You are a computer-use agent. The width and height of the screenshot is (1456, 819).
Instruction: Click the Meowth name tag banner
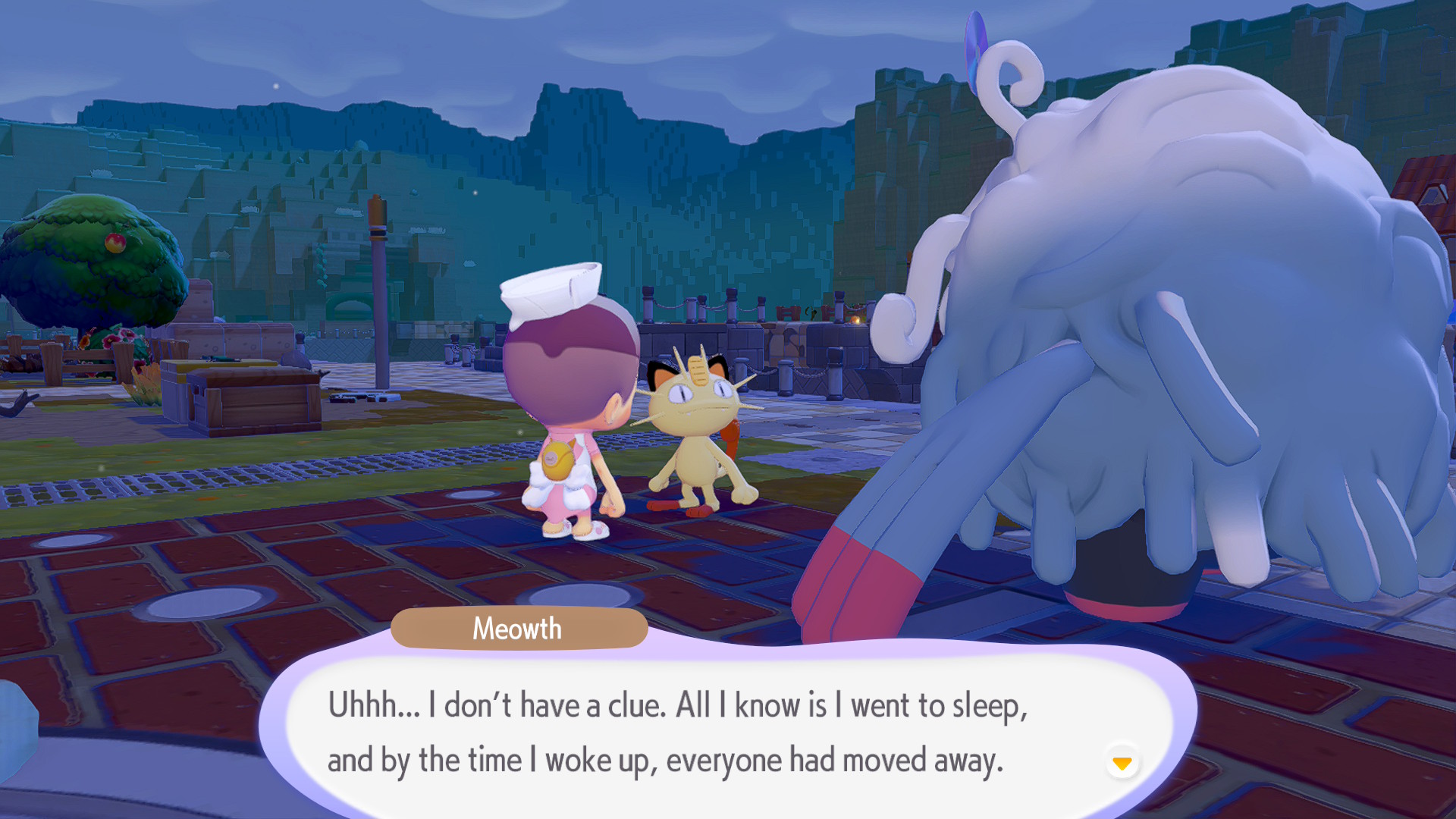[518, 628]
